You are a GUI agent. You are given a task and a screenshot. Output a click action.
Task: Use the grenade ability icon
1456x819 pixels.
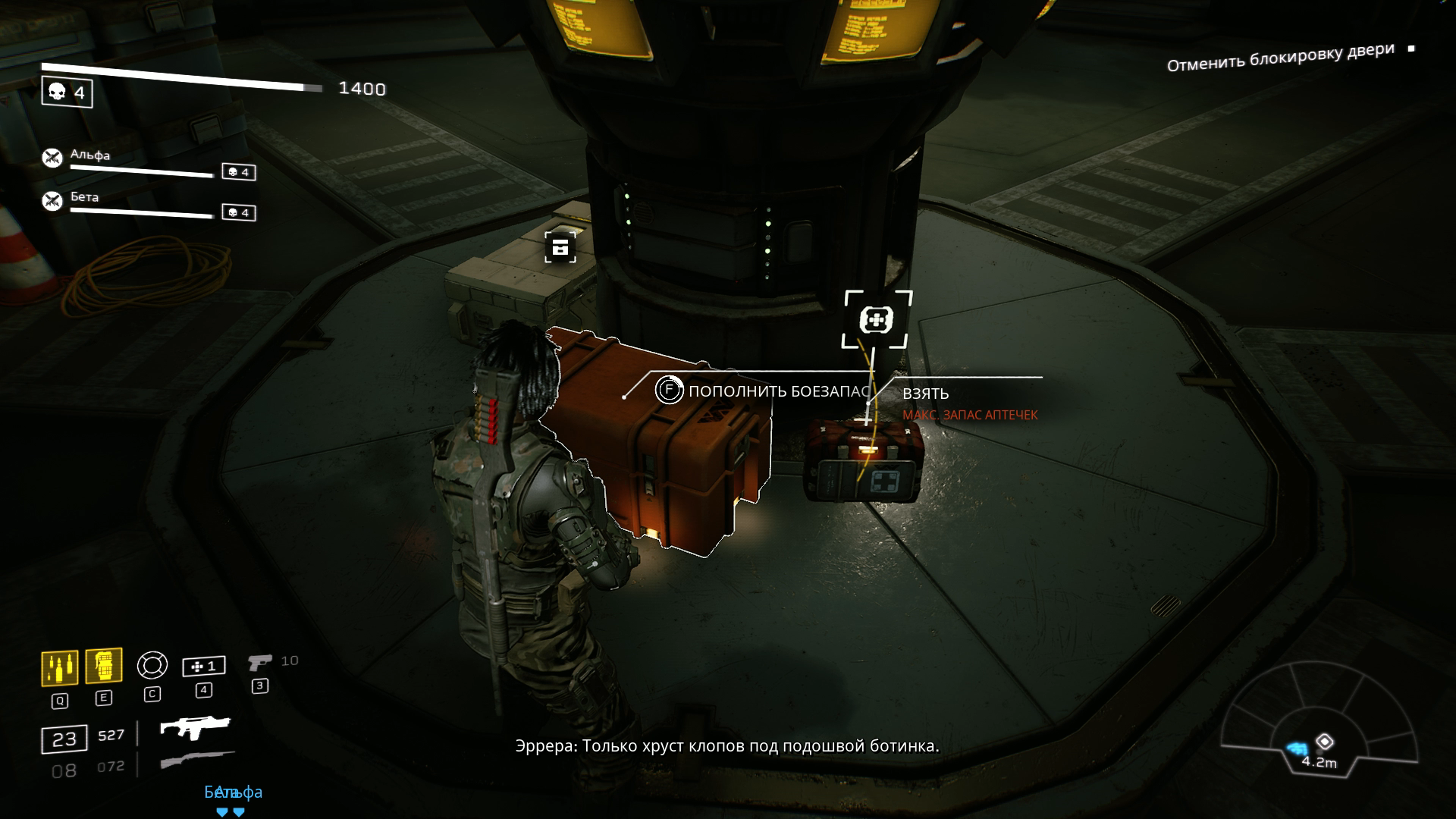point(104,667)
